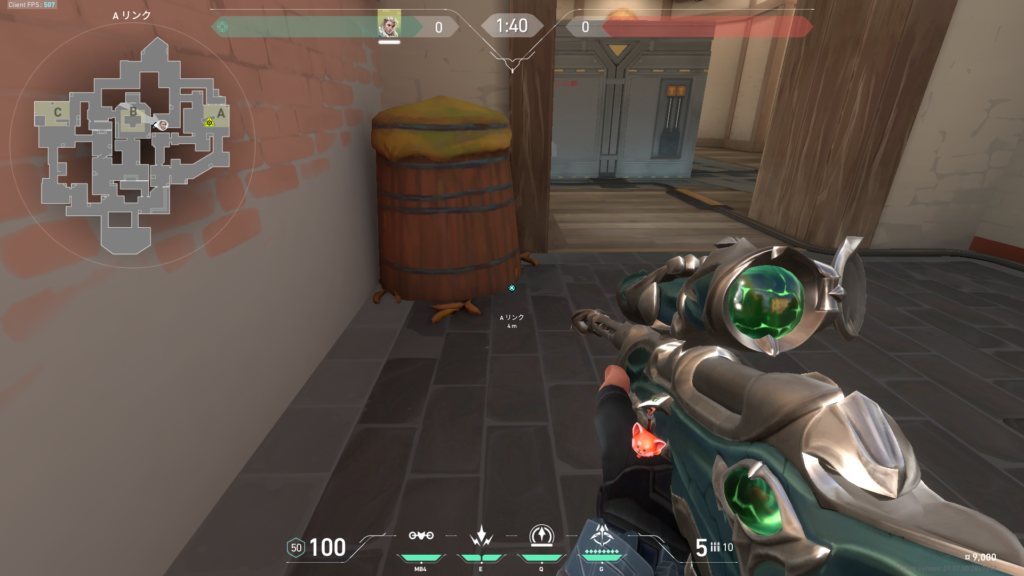The width and height of the screenshot is (1024, 576).
Task: Click the ping marker labeled A リンク 4m
Action: point(512,288)
